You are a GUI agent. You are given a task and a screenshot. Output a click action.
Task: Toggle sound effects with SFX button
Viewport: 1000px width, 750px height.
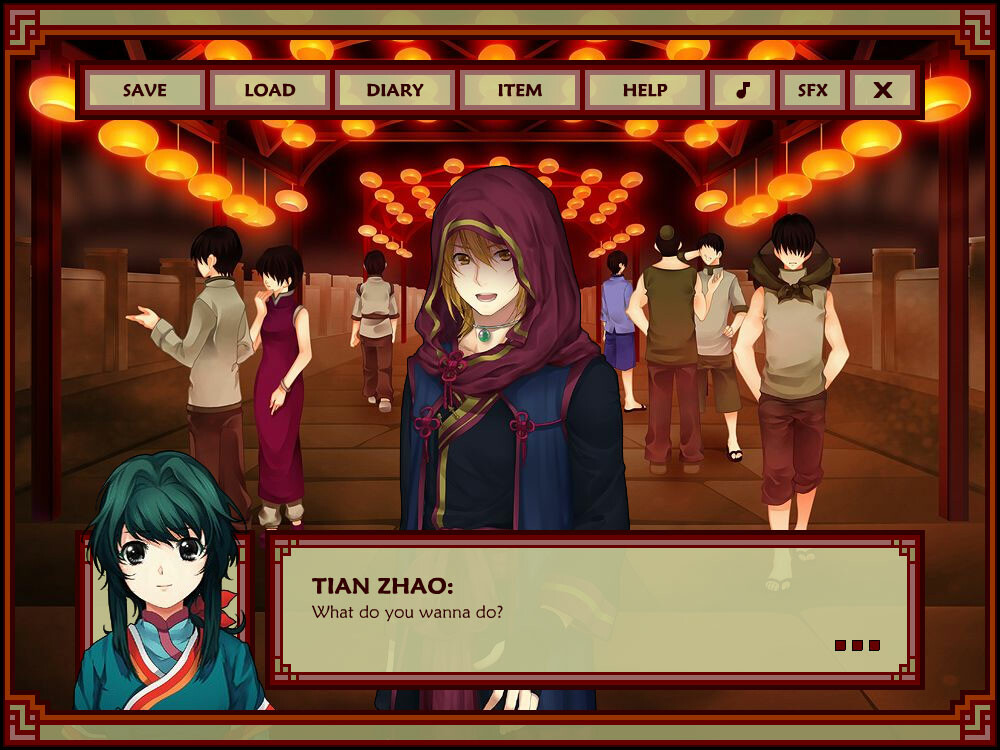point(812,90)
